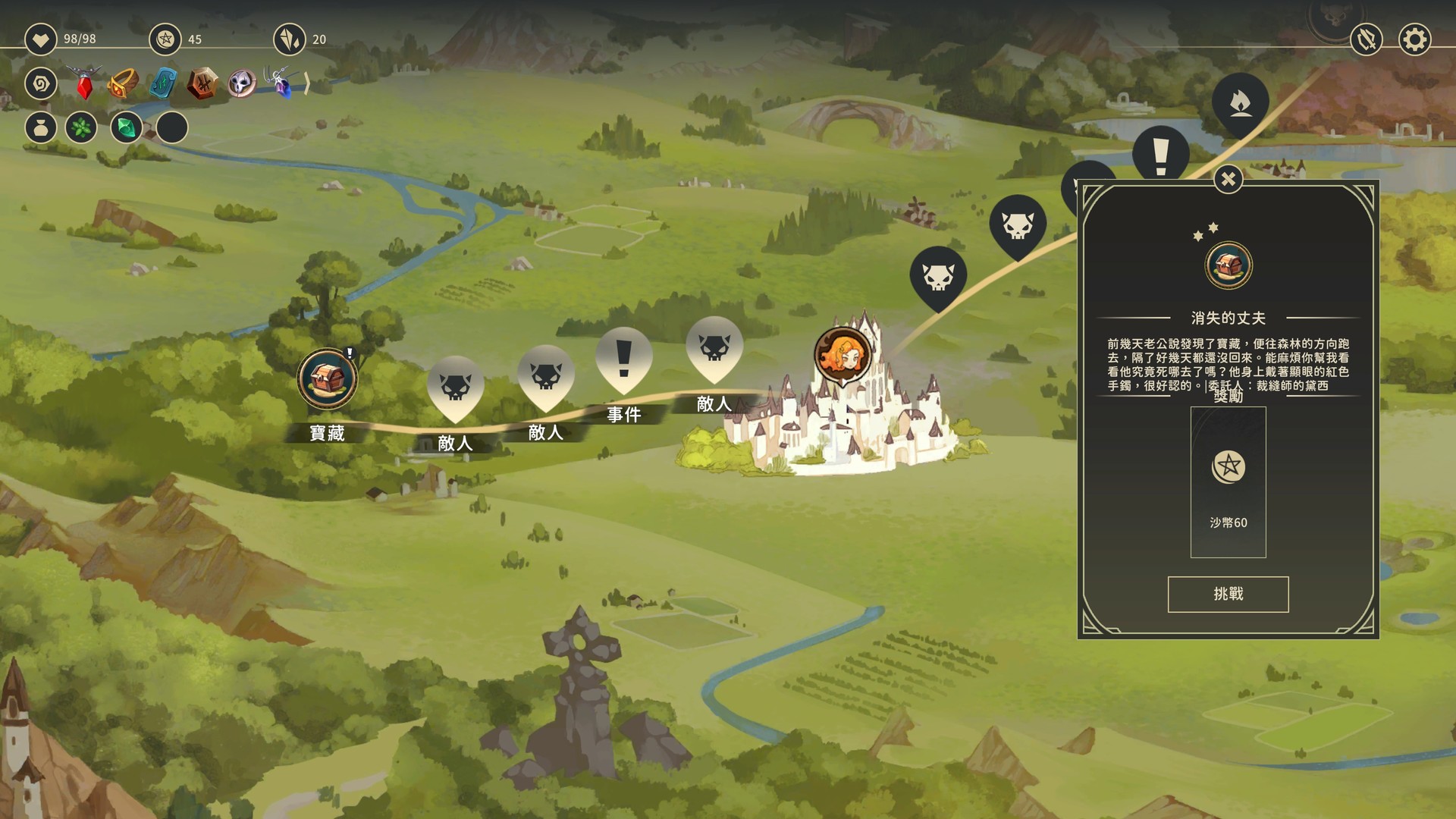Viewport: 1456px width, 819px height.
Task: Open the skull medallion relic
Action: pyautogui.click(x=243, y=84)
